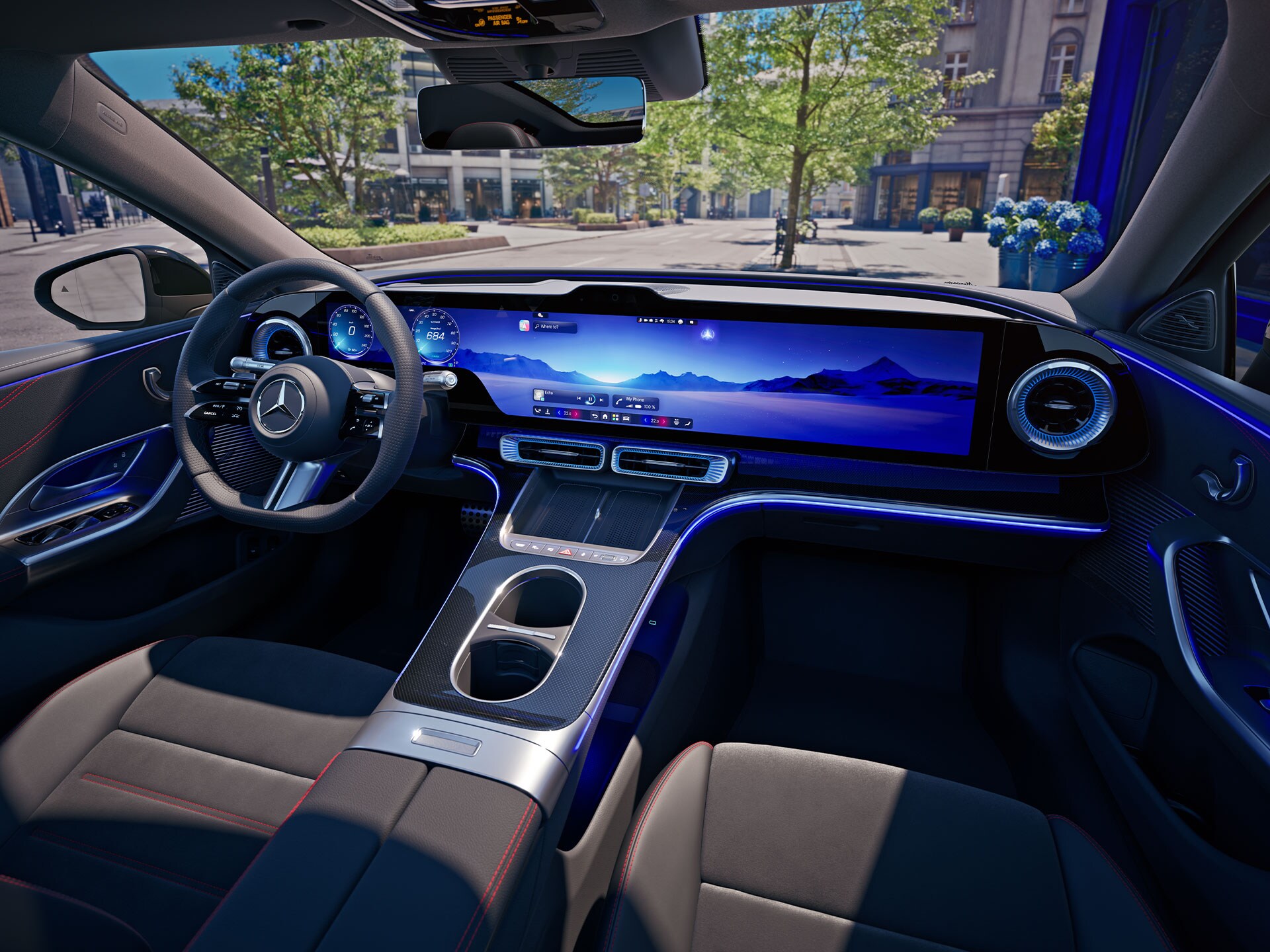
Task: Pause playback in the Echo media player
Action: click(591, 399)
